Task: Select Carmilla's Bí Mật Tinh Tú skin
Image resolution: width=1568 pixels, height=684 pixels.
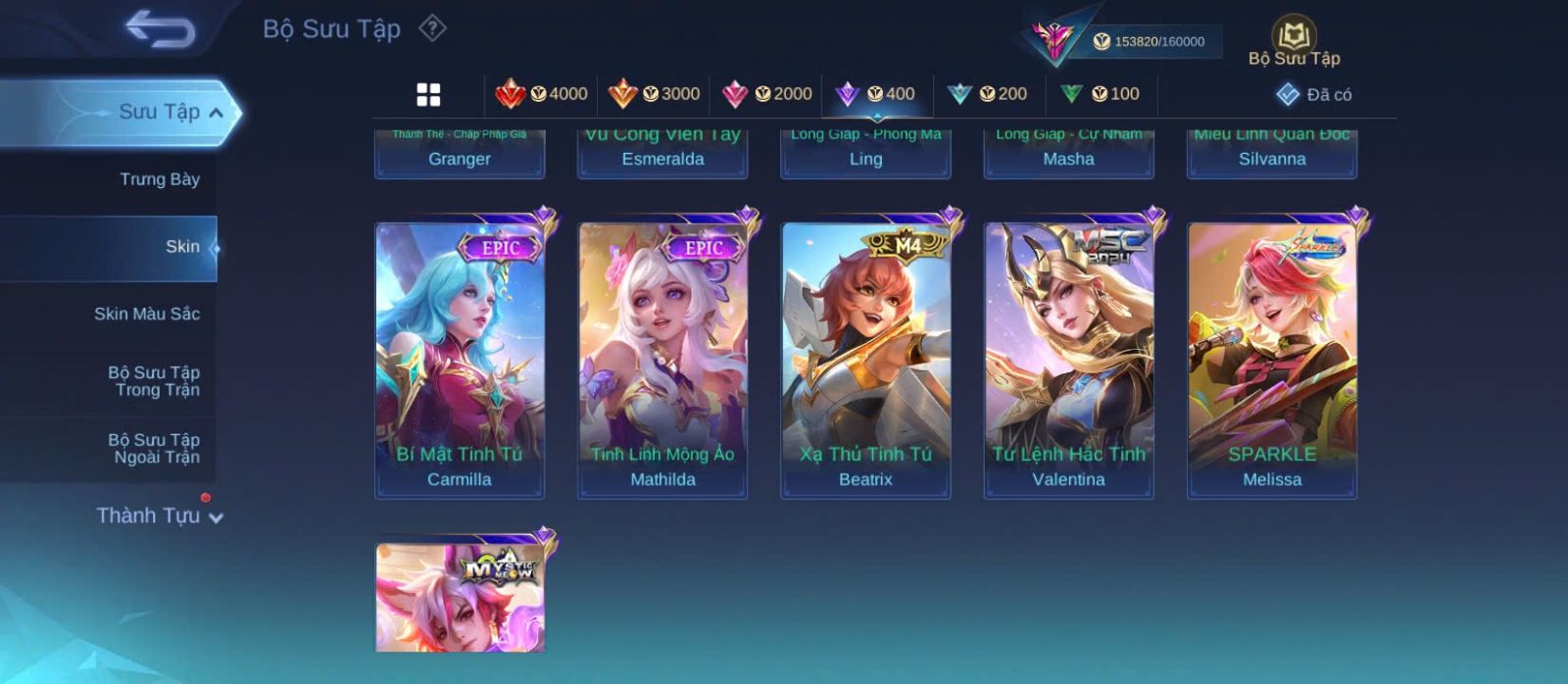Action: click(460, 358)
